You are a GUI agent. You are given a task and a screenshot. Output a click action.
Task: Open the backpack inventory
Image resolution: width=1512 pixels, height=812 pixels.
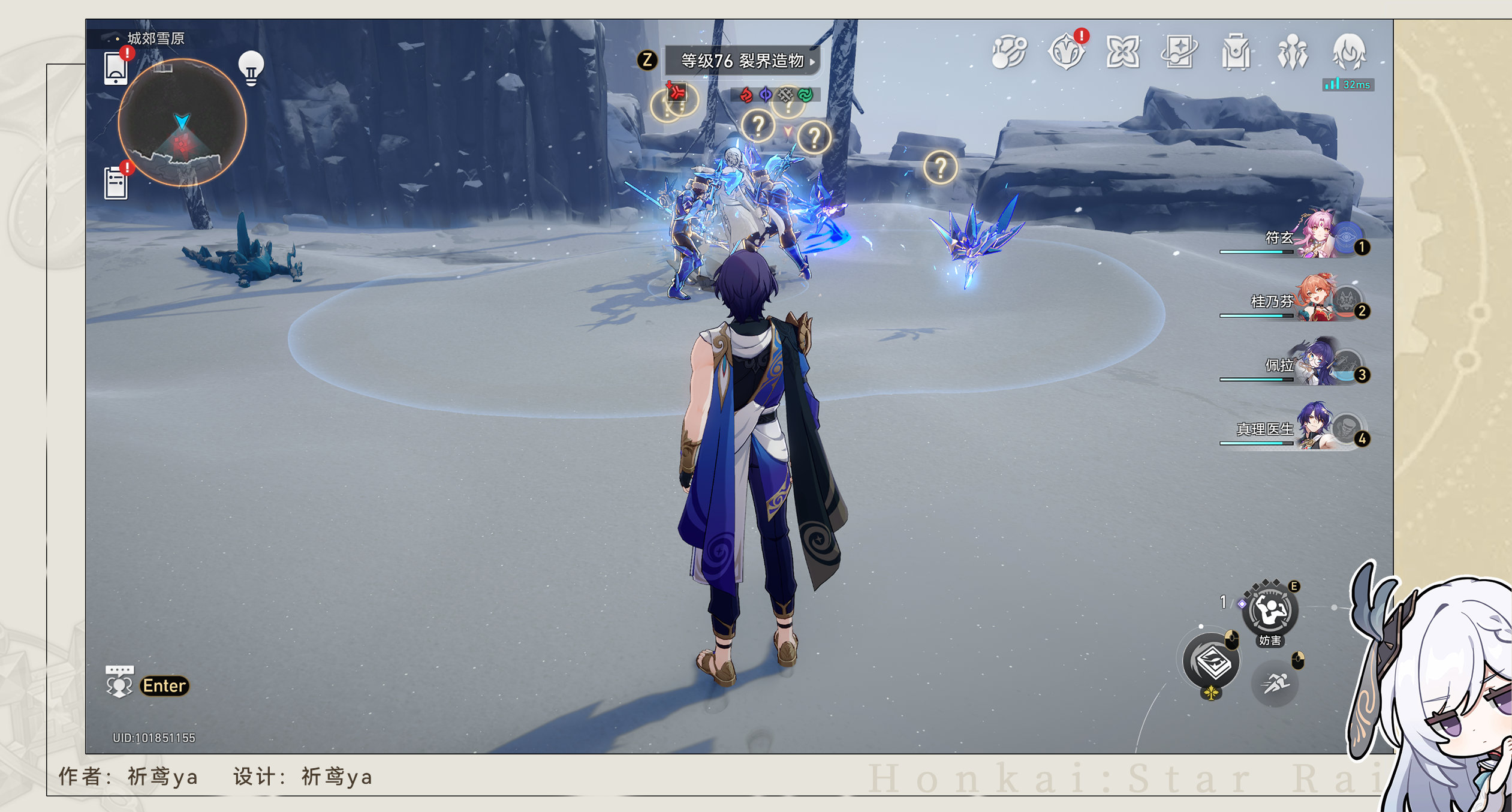1236,53
